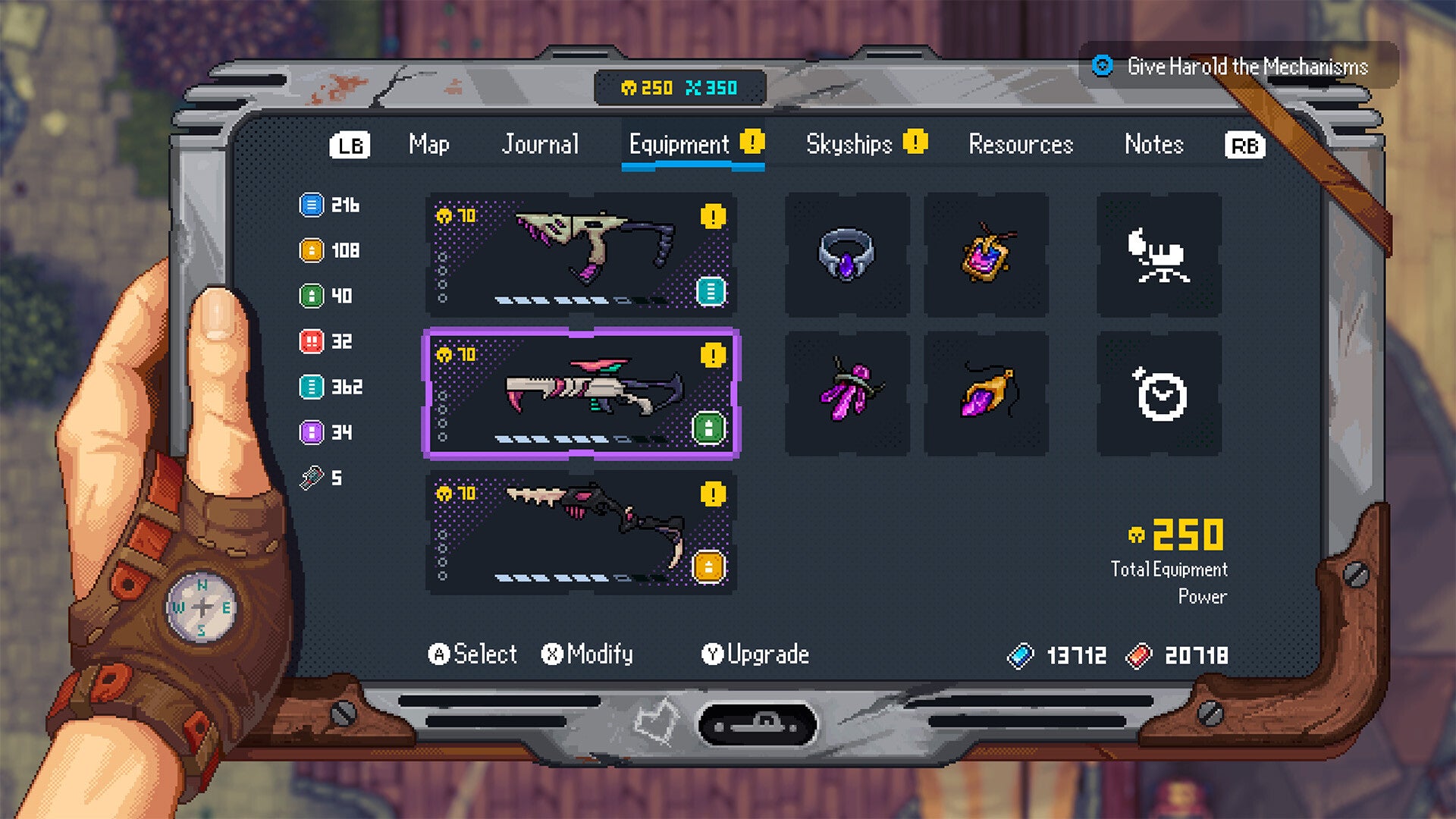Choose the highlighted weapon with green ammo

(581, 393)
